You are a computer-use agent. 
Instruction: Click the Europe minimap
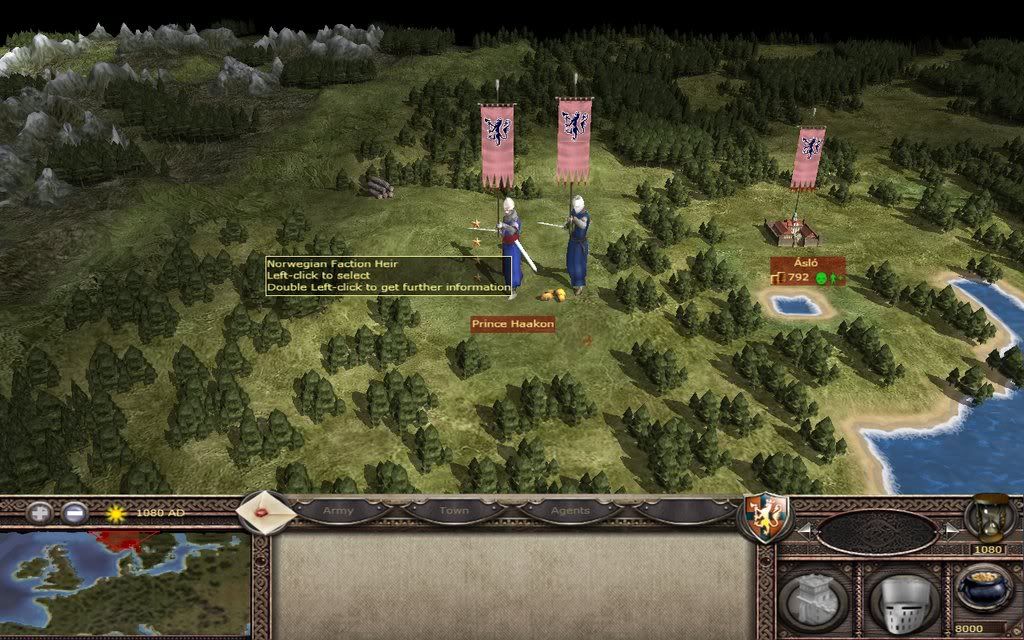tap(125, 585)
